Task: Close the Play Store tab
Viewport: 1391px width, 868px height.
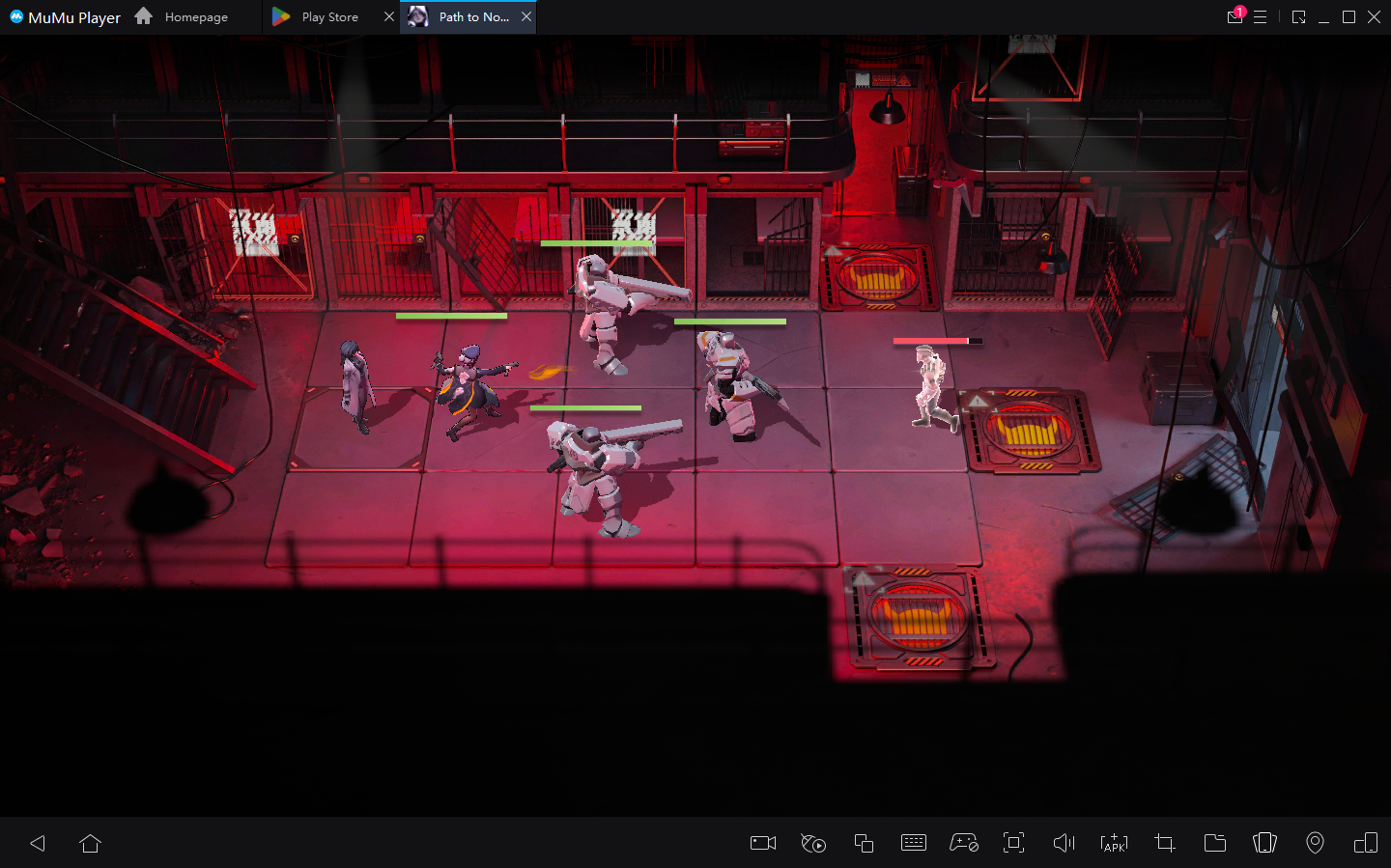Action: 389,16
